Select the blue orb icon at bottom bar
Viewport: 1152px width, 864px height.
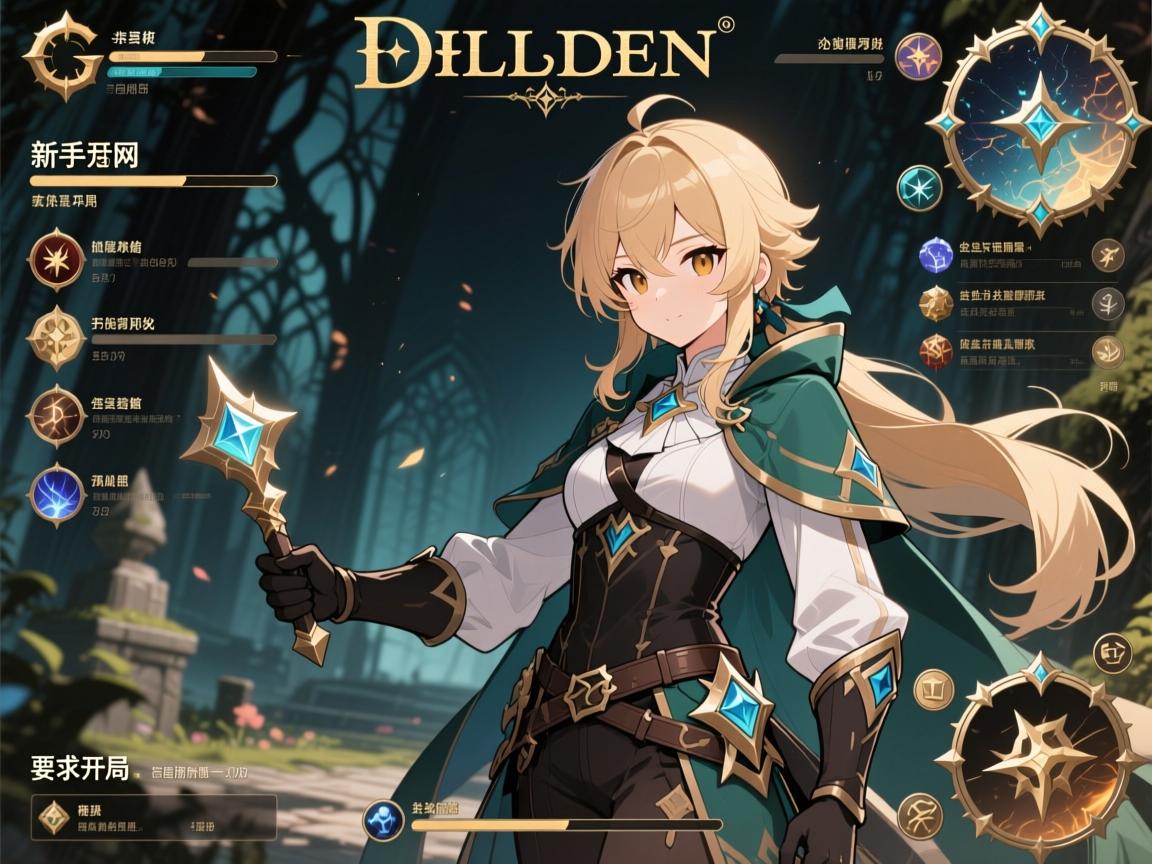pos(383,820)
